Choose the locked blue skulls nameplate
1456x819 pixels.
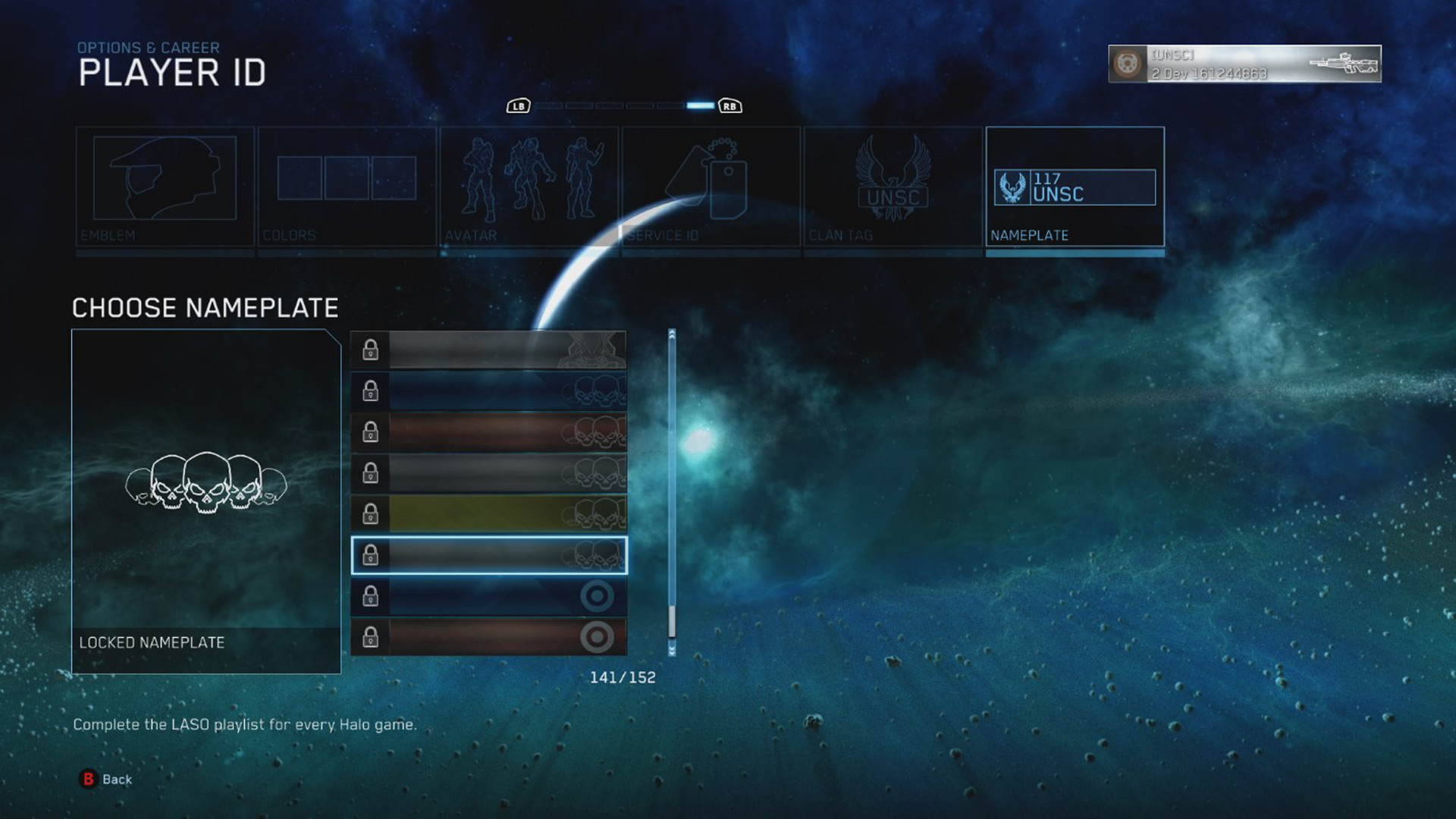489,391
